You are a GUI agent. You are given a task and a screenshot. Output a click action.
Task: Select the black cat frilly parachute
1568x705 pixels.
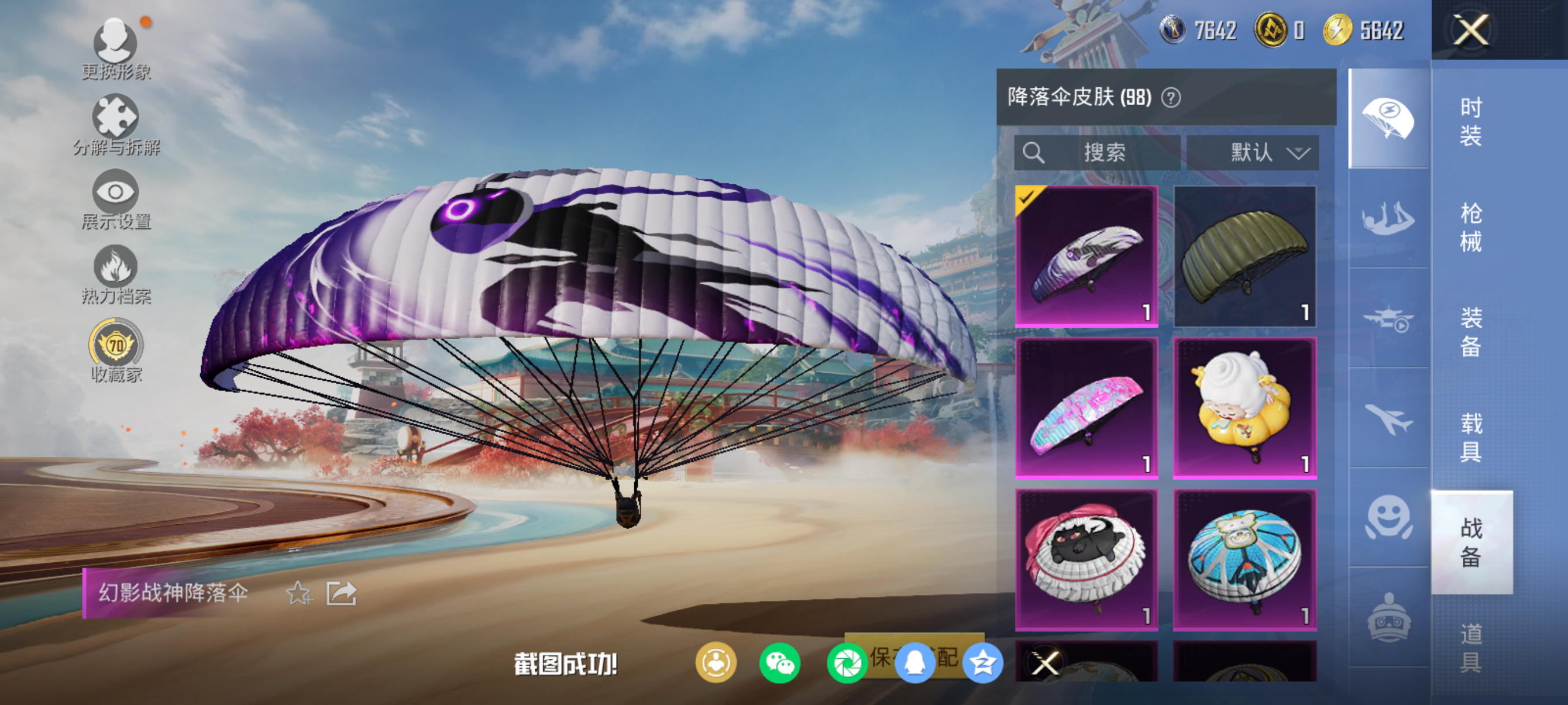[1086, 559]
